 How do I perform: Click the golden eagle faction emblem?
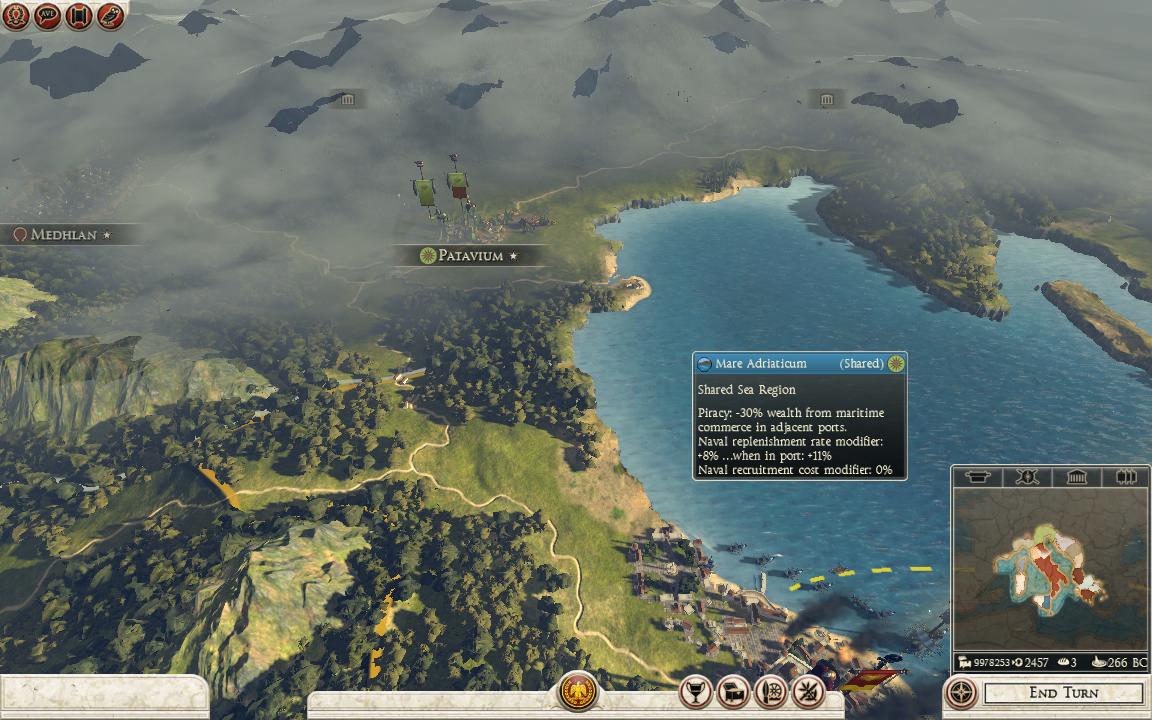tap(577, 691)
